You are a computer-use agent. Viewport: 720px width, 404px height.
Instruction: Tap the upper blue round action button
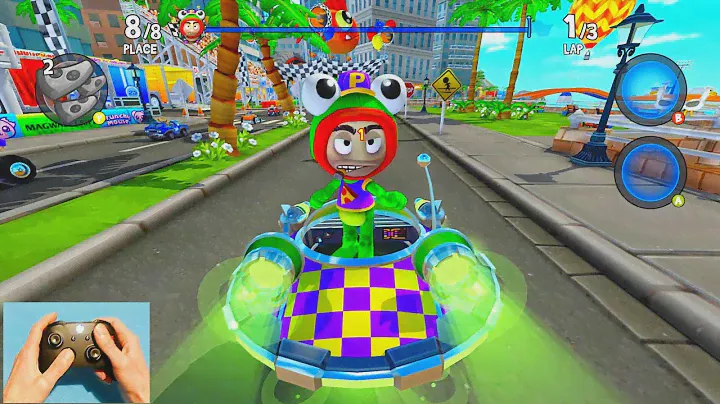coord(649,88)
